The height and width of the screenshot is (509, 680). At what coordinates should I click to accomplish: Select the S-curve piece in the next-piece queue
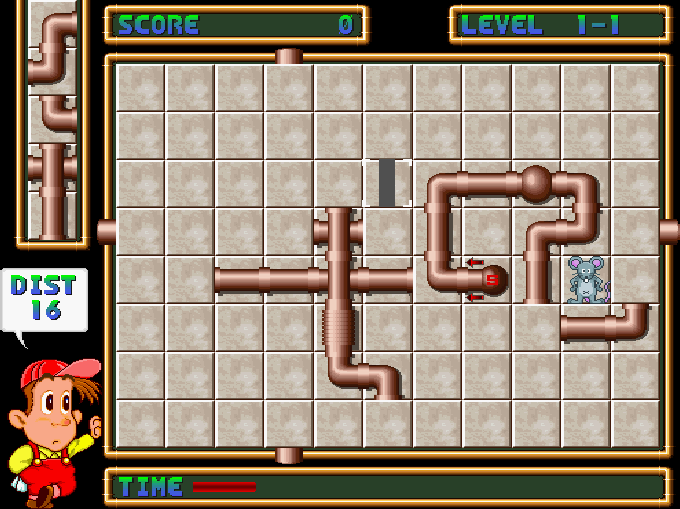(x=52, y=48)
